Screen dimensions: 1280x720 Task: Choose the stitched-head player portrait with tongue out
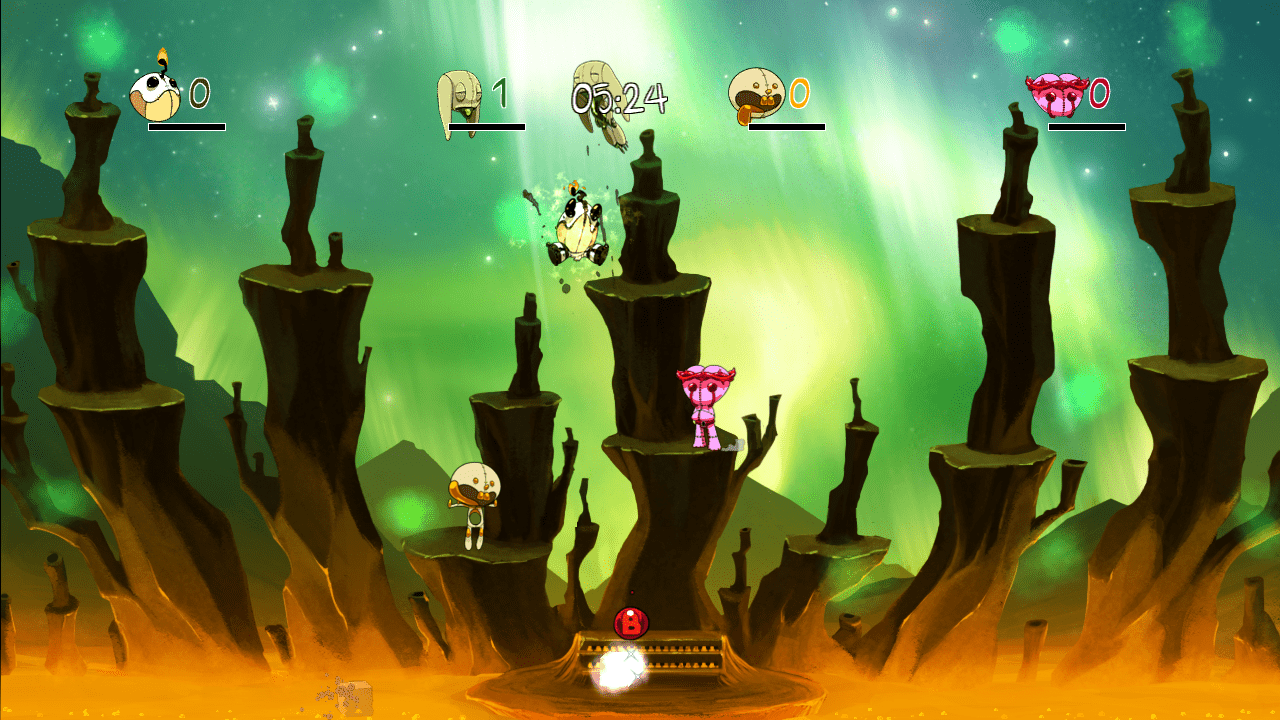[x=756, y=95]
